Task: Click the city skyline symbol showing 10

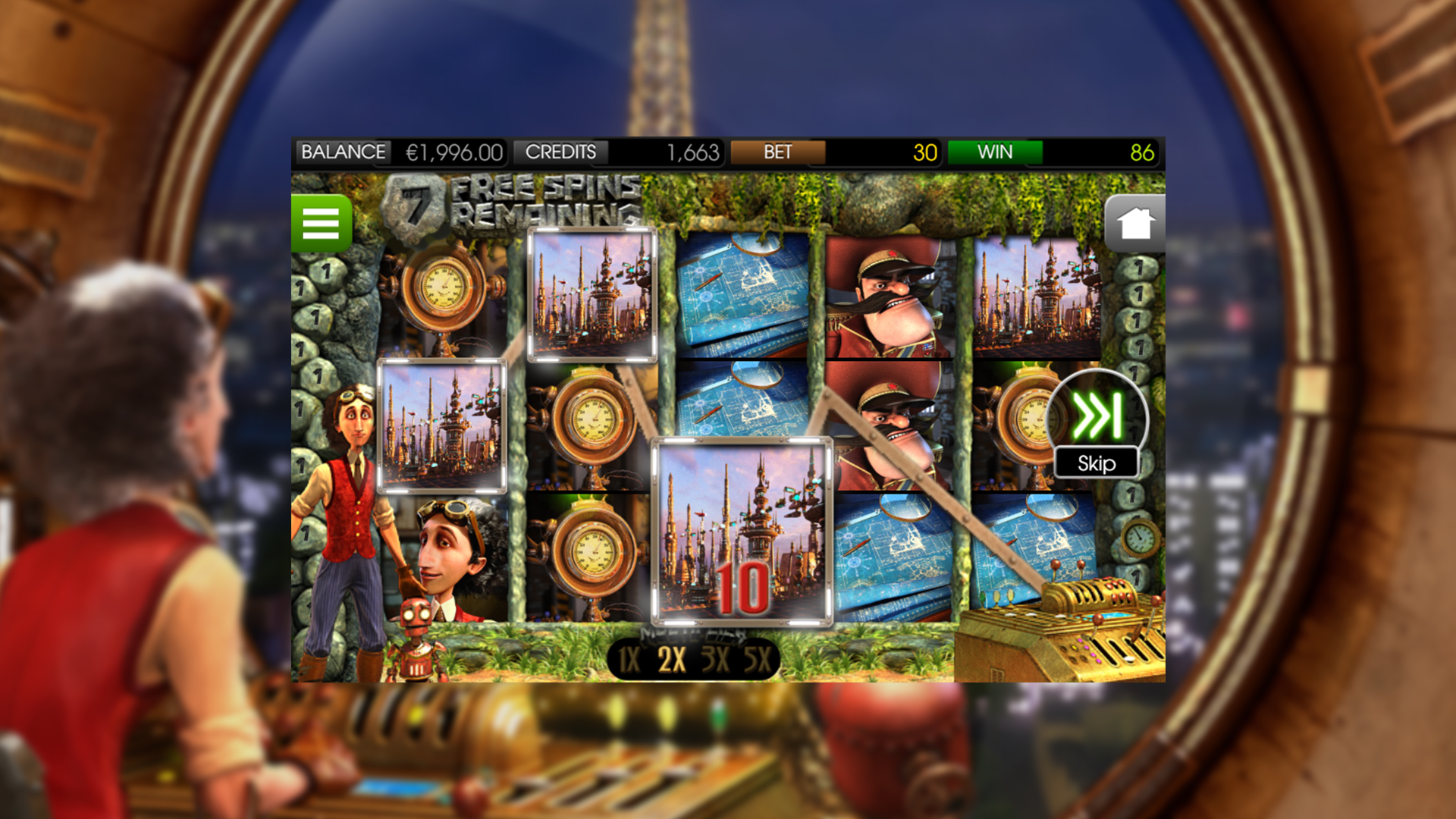Action: [x=743, y=531]
